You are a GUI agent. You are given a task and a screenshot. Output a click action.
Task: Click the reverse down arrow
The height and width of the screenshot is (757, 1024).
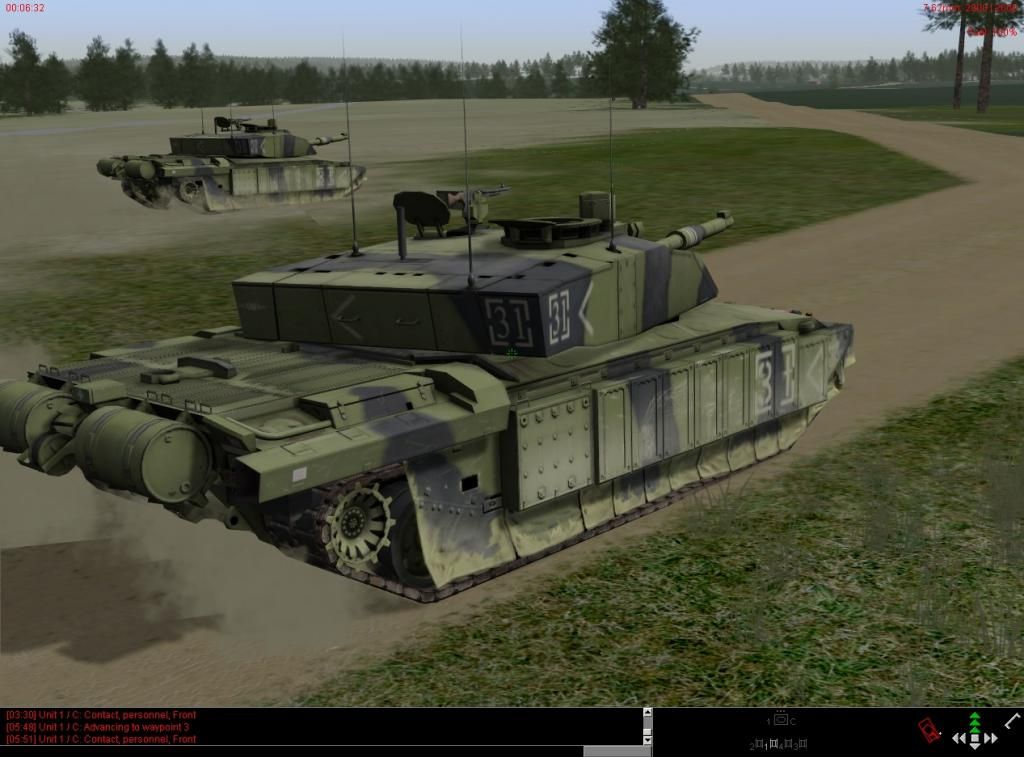[975, 746]
